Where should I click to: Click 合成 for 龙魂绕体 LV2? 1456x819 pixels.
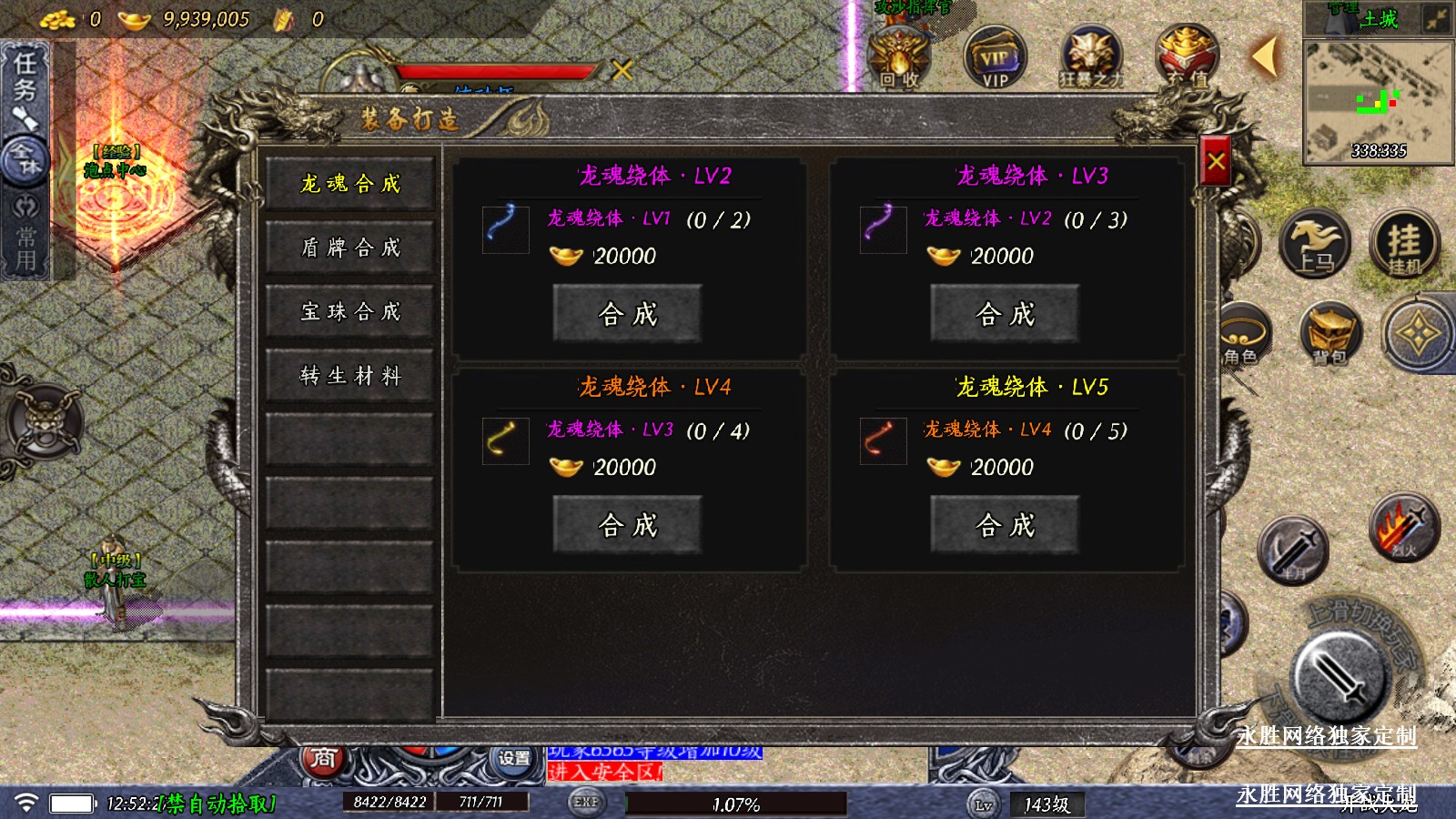point(627,314)
